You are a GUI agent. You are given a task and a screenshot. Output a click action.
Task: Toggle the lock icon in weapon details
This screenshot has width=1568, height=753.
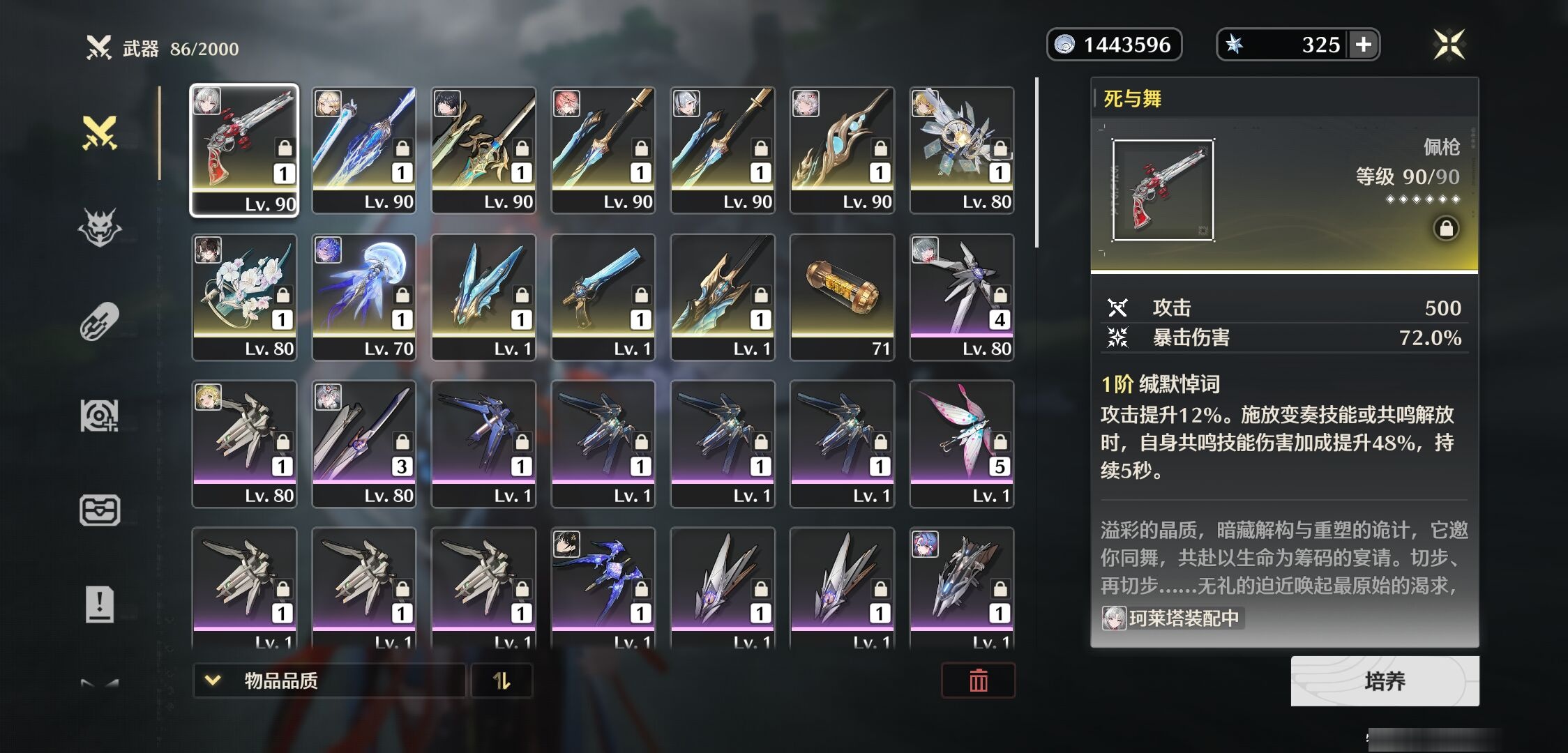(1446, 229)
